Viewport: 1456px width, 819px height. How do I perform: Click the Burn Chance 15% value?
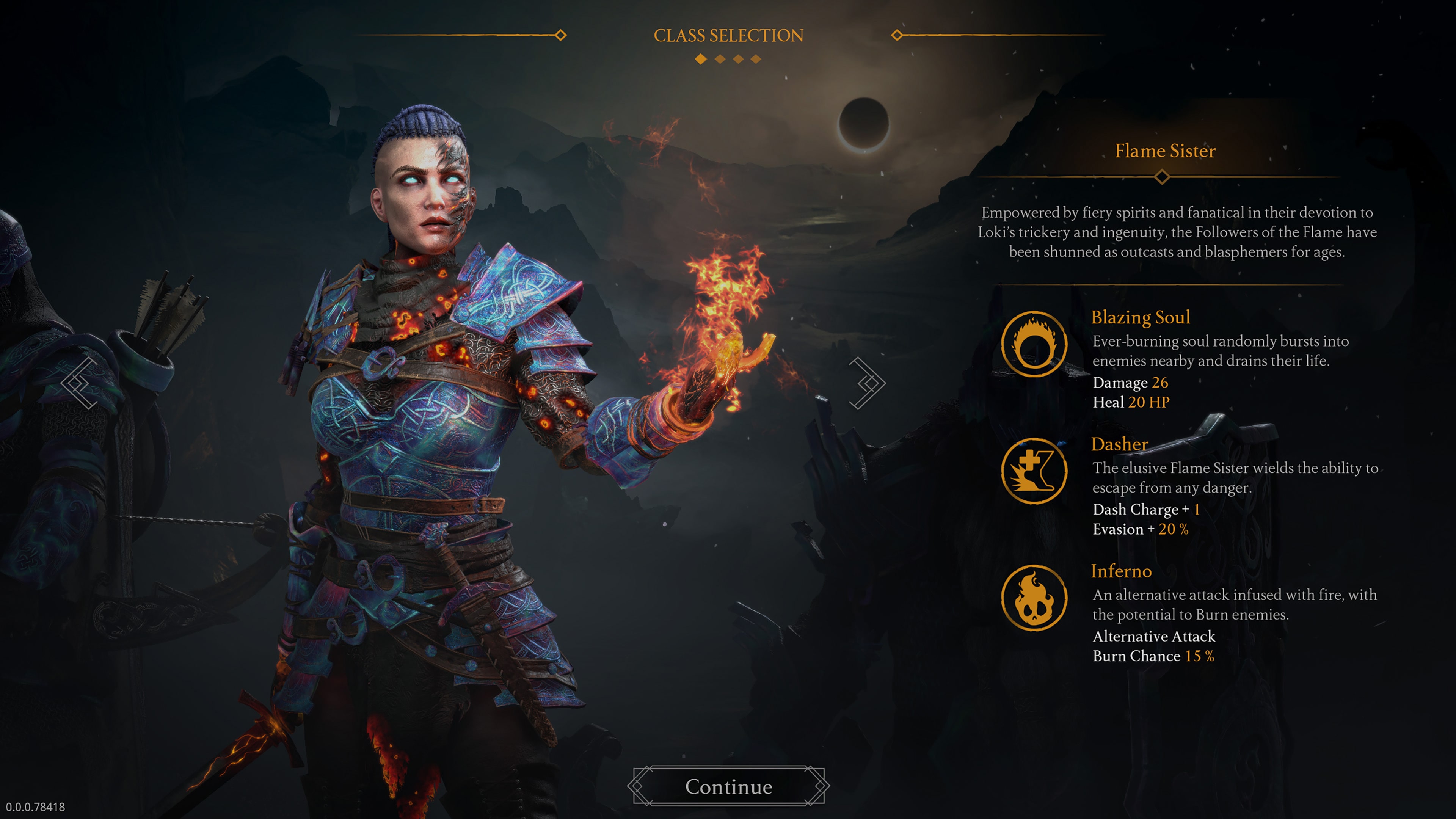pos(1155,656)
